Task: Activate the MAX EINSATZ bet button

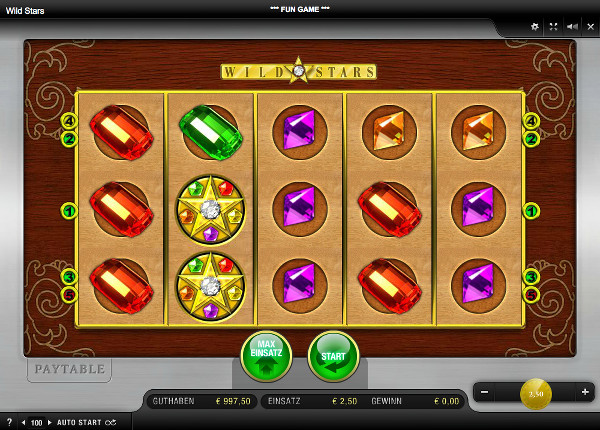Action: (266, 356)
